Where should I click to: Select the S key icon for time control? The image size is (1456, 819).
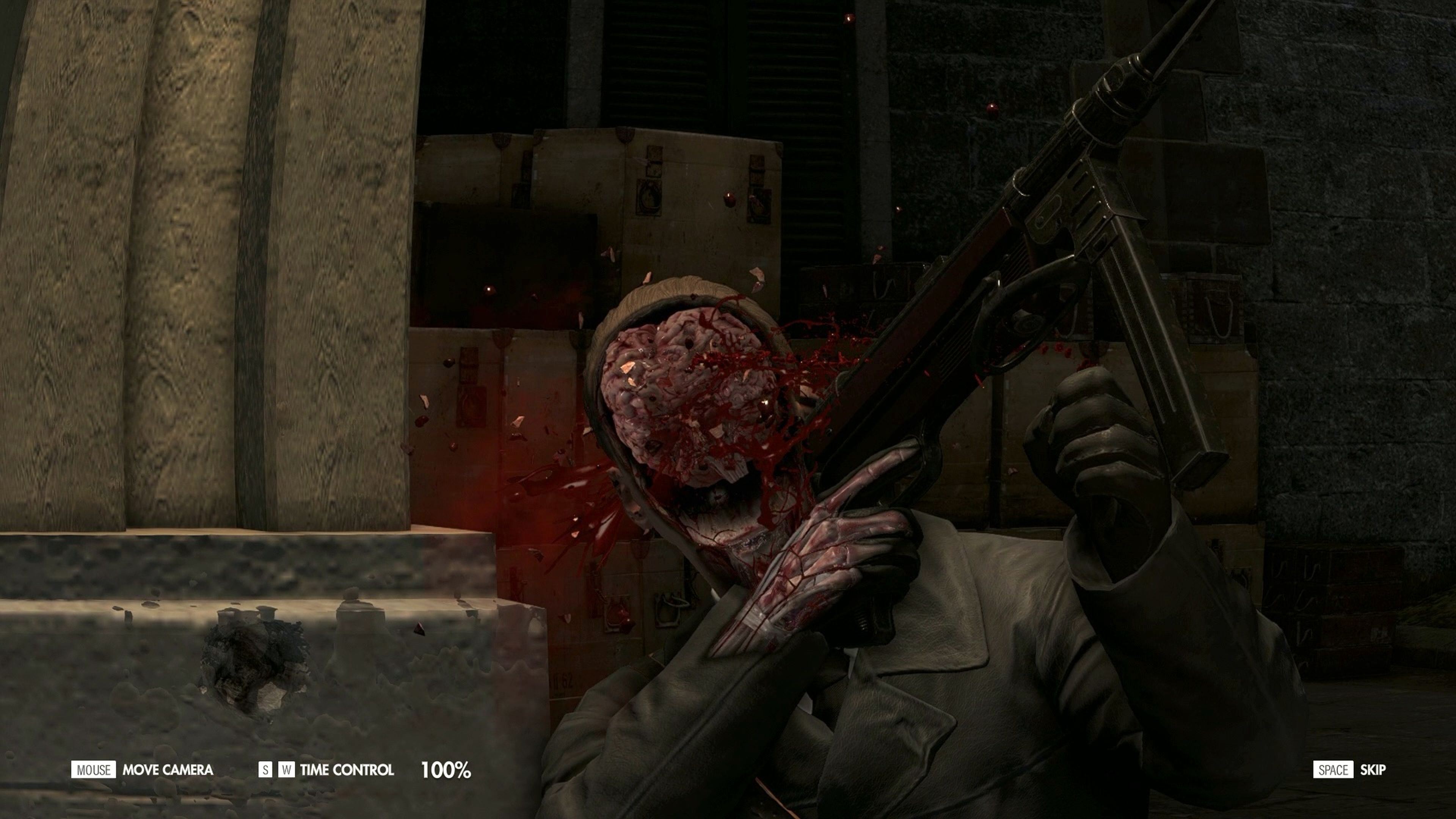(x=266, y=769)
